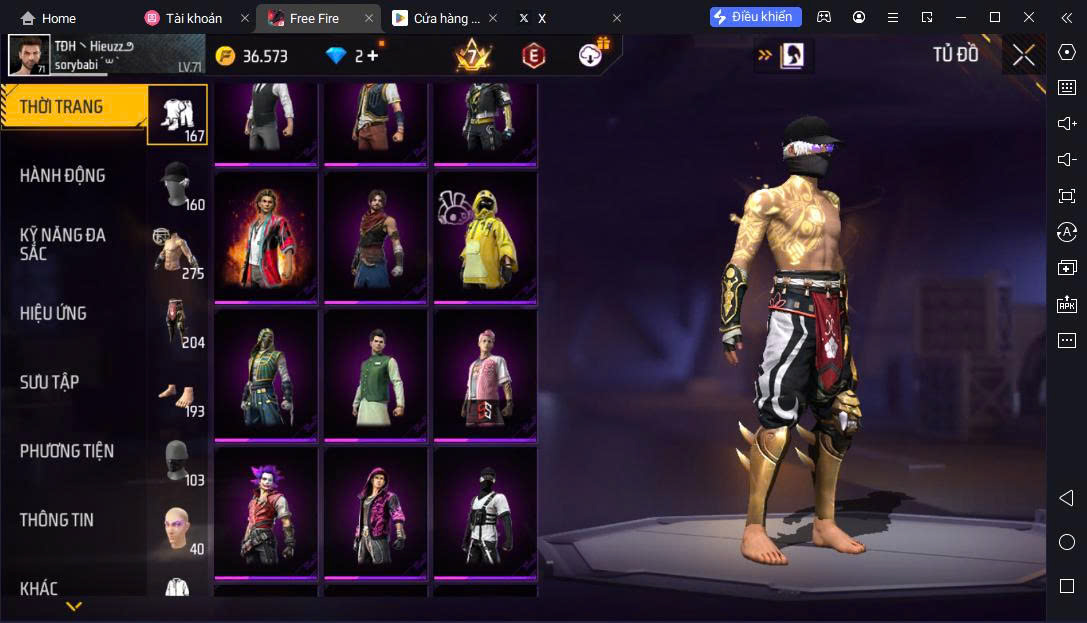Viewport: 1087px width, 623px height.
Task: Pick the green vest outfit
Action: coord(376,375)
